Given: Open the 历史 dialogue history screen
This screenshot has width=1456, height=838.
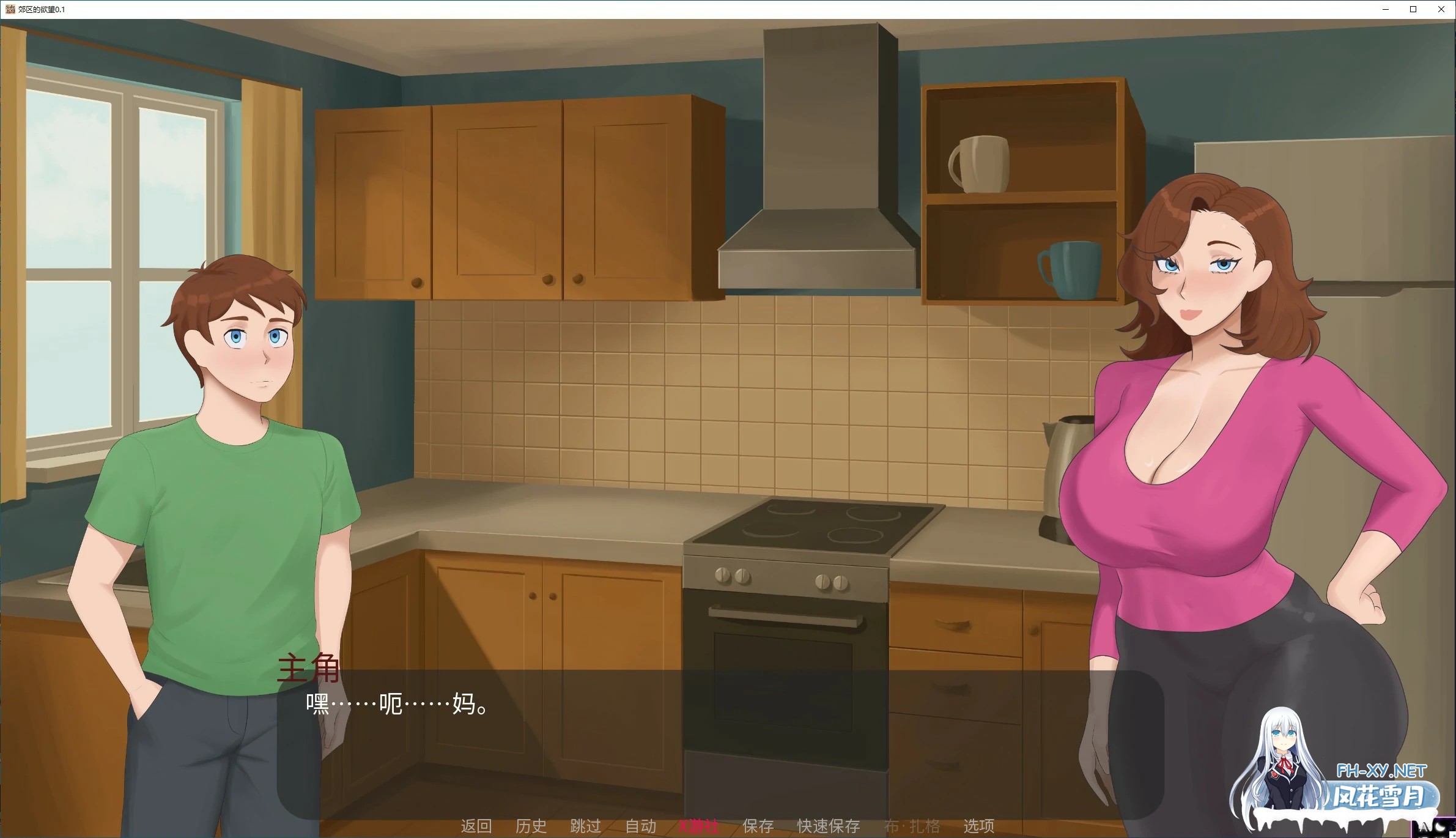Looking at the screenshot, I should 531,826.
